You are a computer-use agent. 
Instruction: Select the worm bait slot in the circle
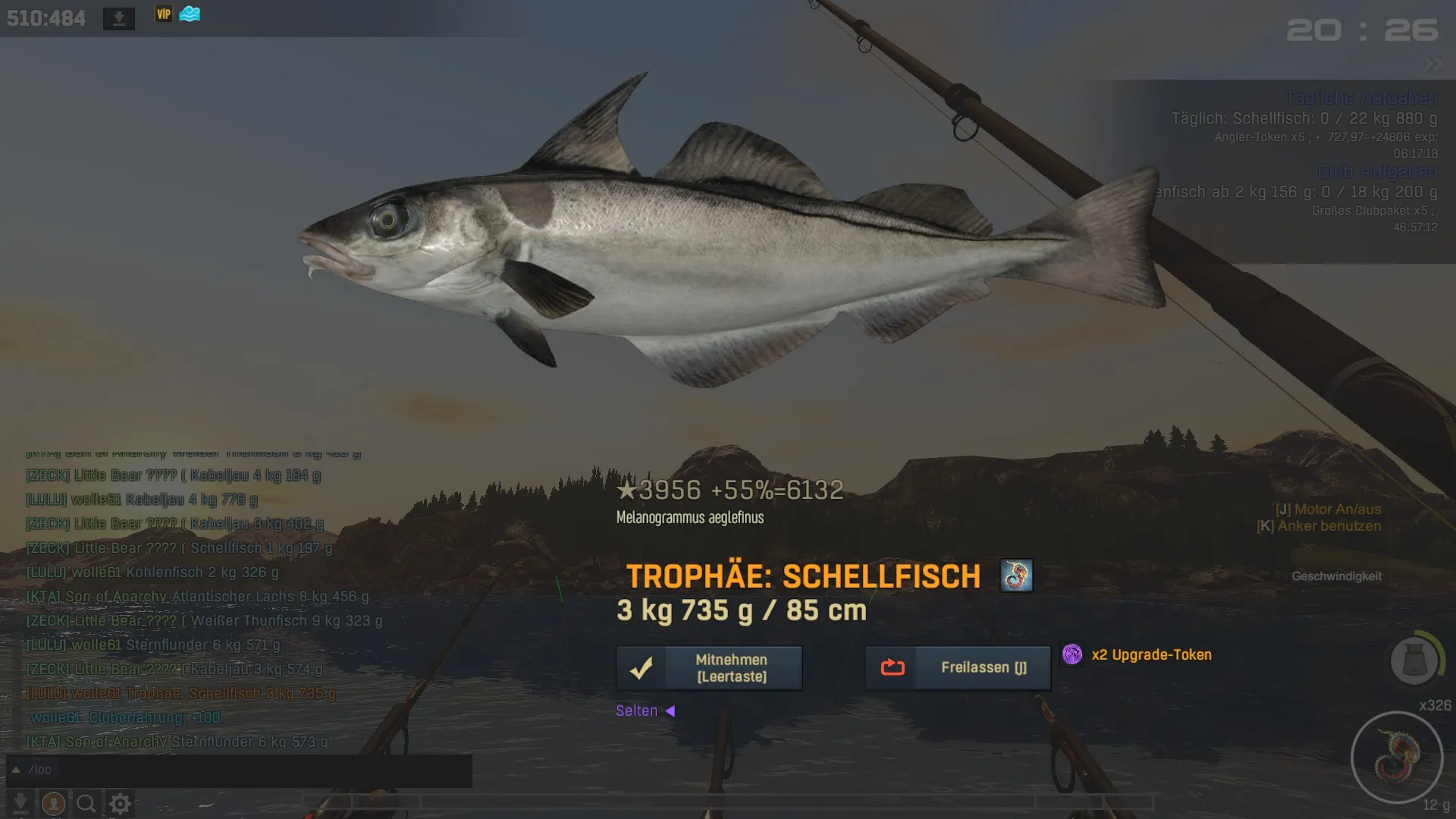[x=1397, y=757]
